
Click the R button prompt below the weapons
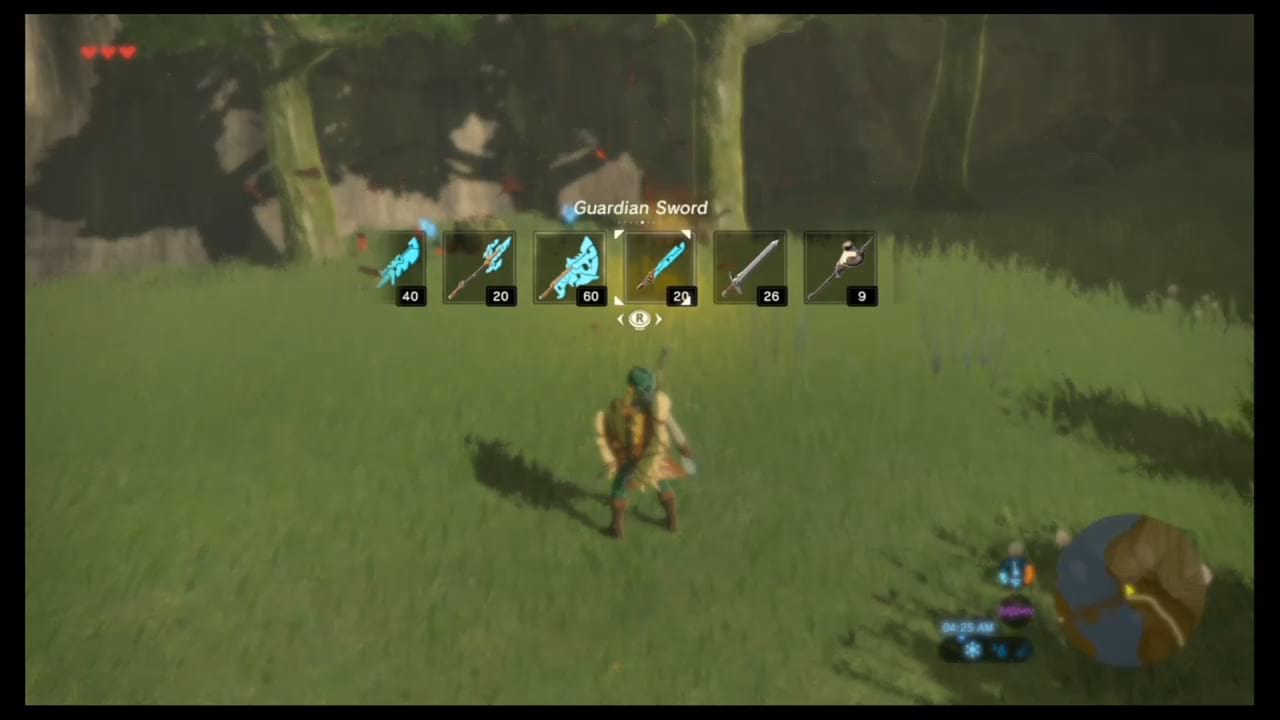pyautogui.click(x=640, y=318)
